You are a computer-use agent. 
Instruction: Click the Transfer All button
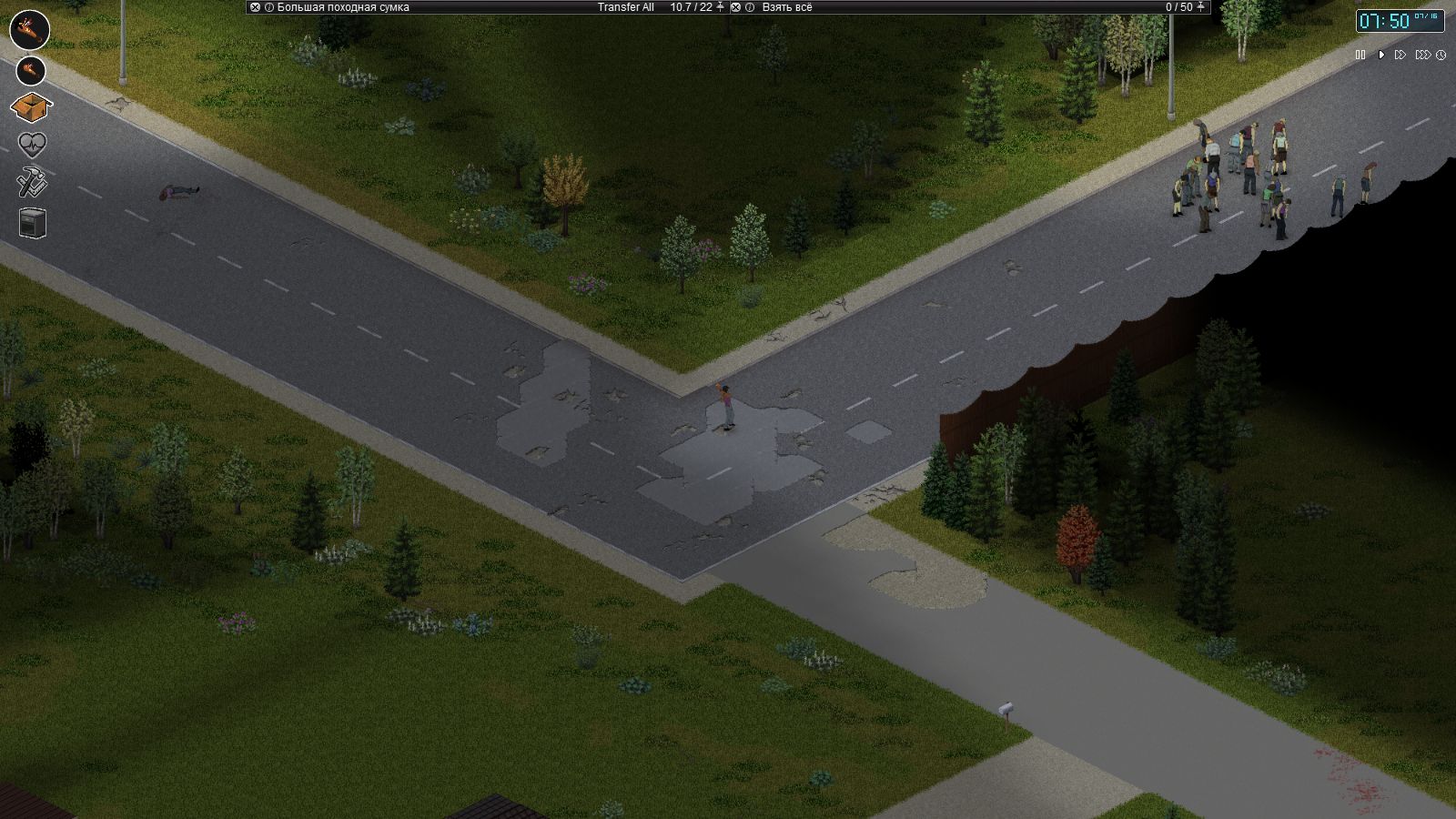tap(625, 7)
